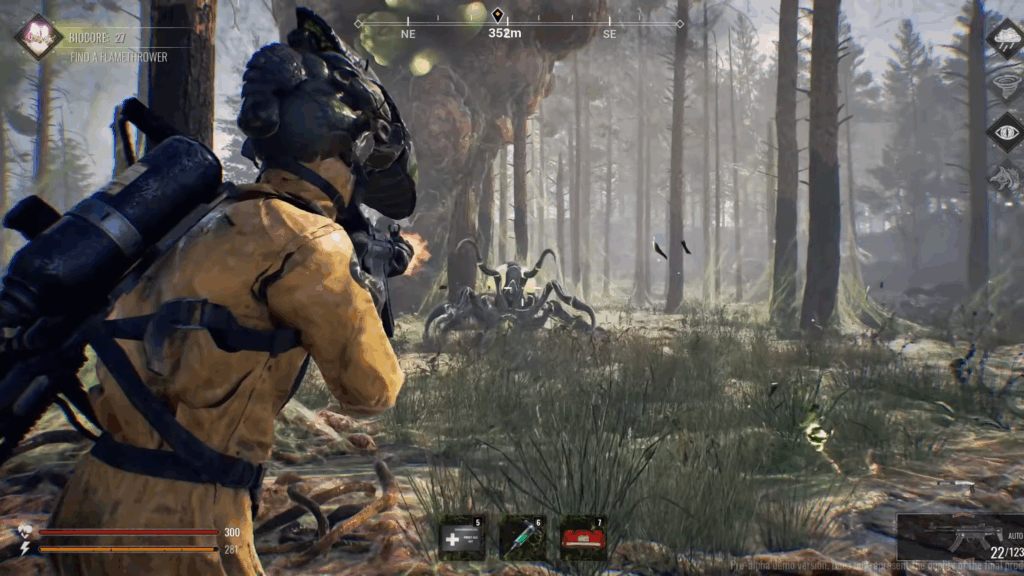Activate the rain cloud ability icon
Image resolution: width=1024 pixels, height=576 pixels.
click(1004, 39)
